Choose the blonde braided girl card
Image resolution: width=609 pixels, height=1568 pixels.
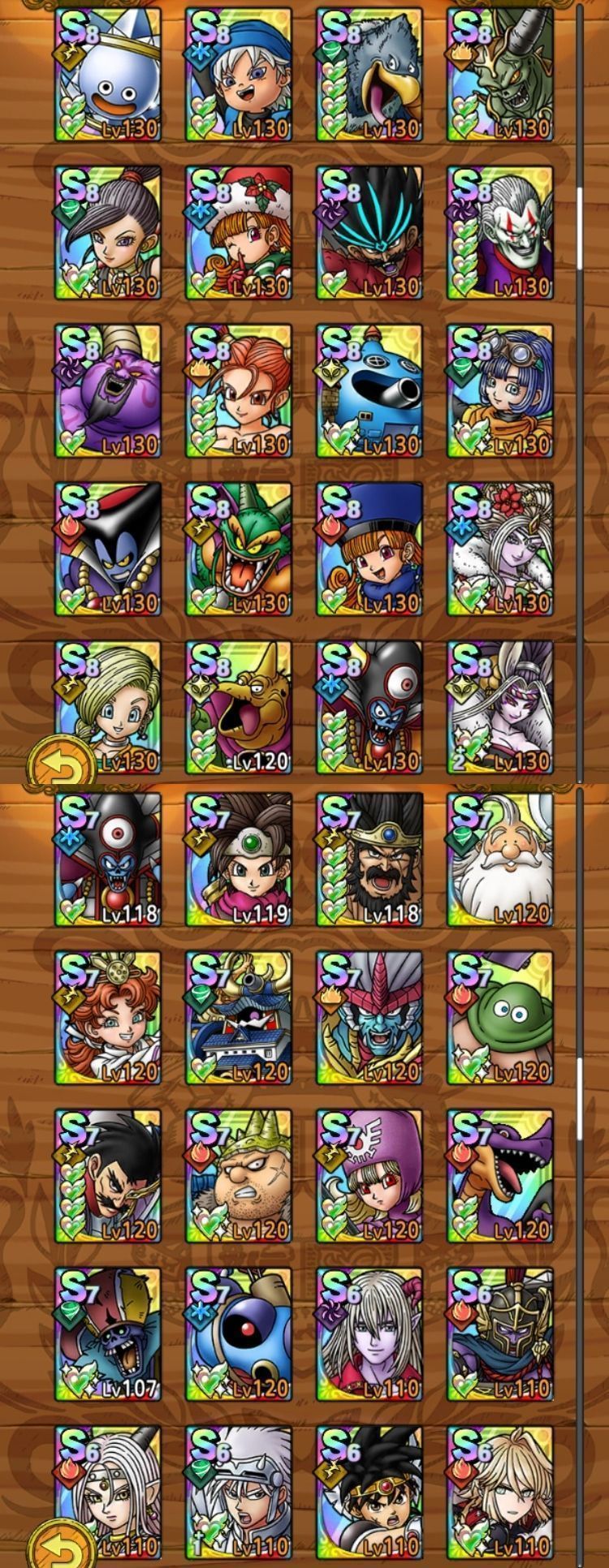tap(108, 708)
